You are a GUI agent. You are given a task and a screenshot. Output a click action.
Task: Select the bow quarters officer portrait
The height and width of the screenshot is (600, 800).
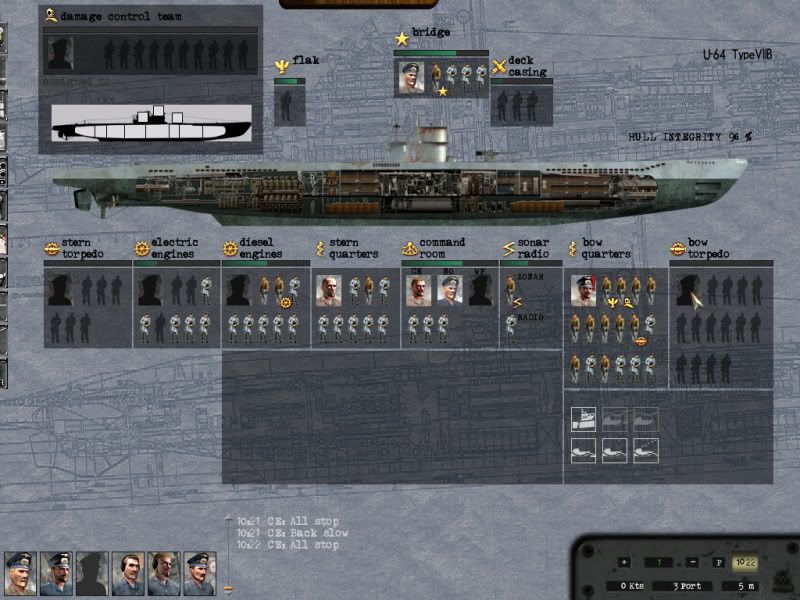pos(584,291)
